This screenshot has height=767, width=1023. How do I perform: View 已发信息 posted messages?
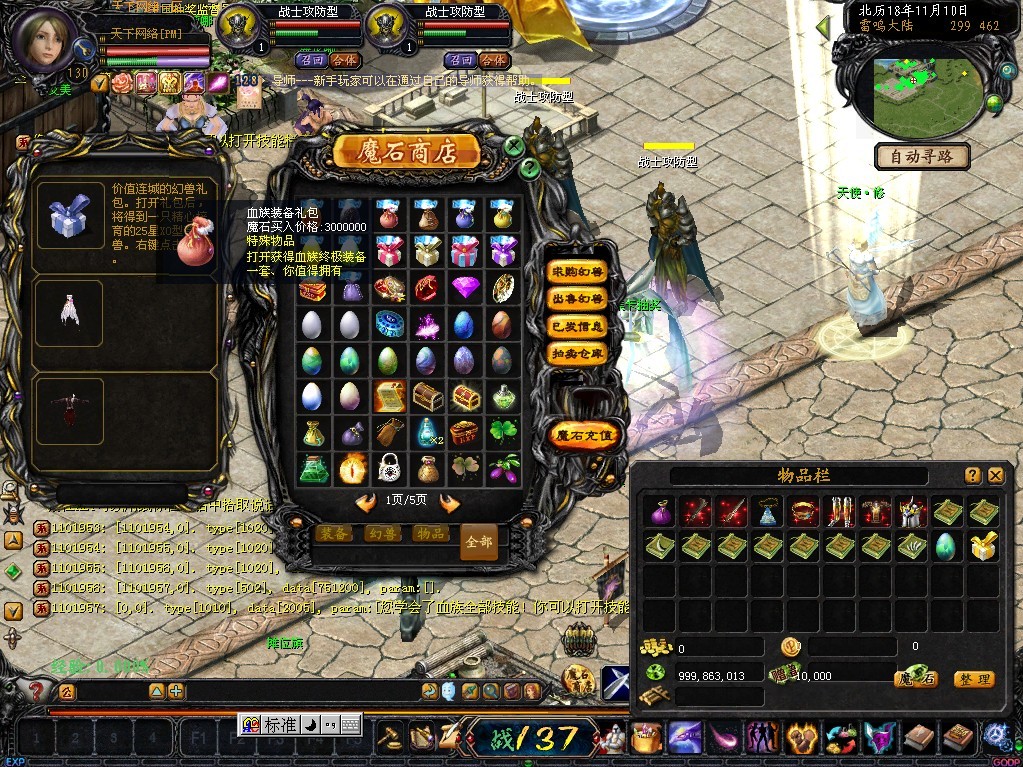click(578, 326)
